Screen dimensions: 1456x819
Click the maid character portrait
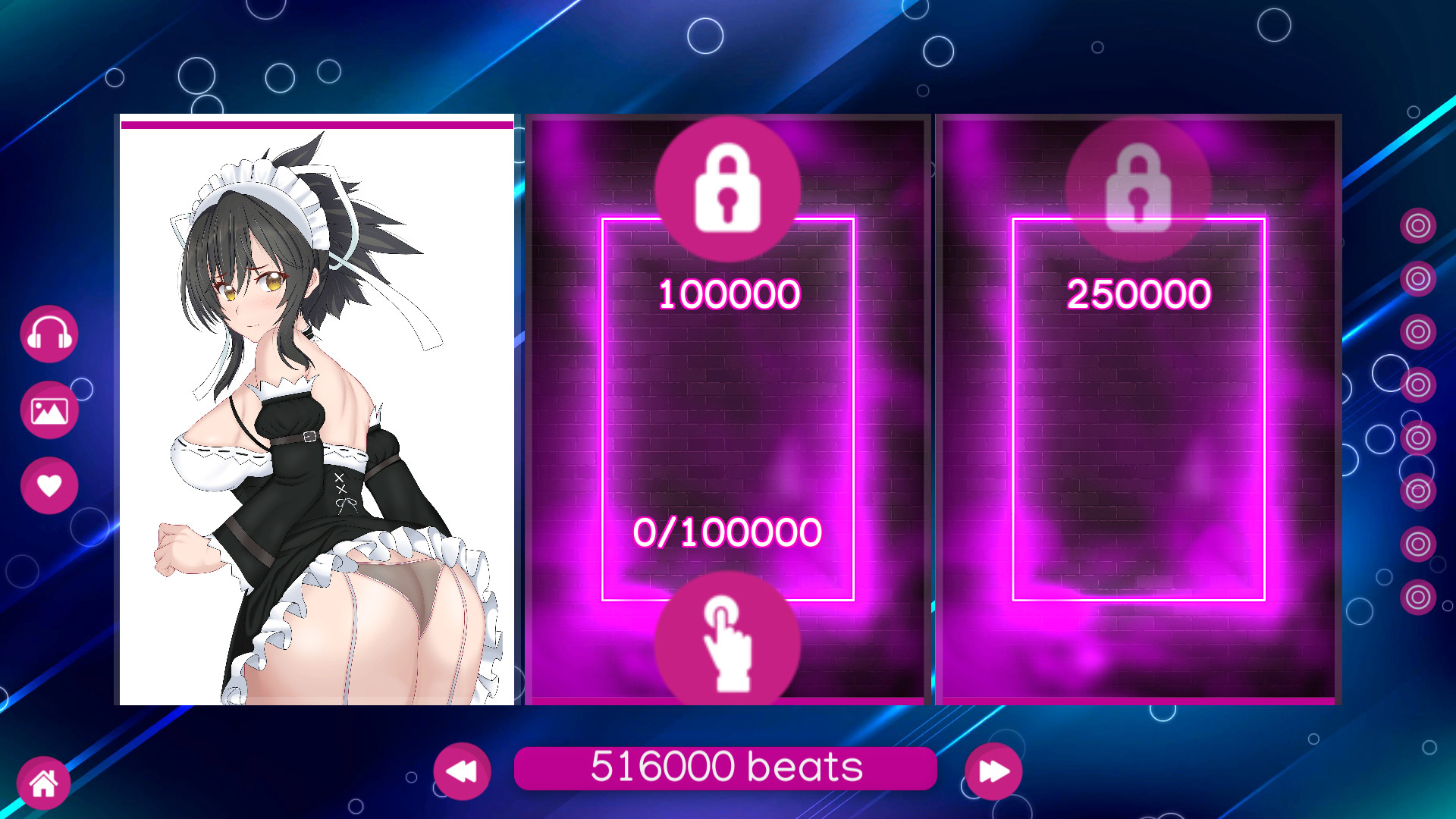pyautogui.click(x=316, y=417)
